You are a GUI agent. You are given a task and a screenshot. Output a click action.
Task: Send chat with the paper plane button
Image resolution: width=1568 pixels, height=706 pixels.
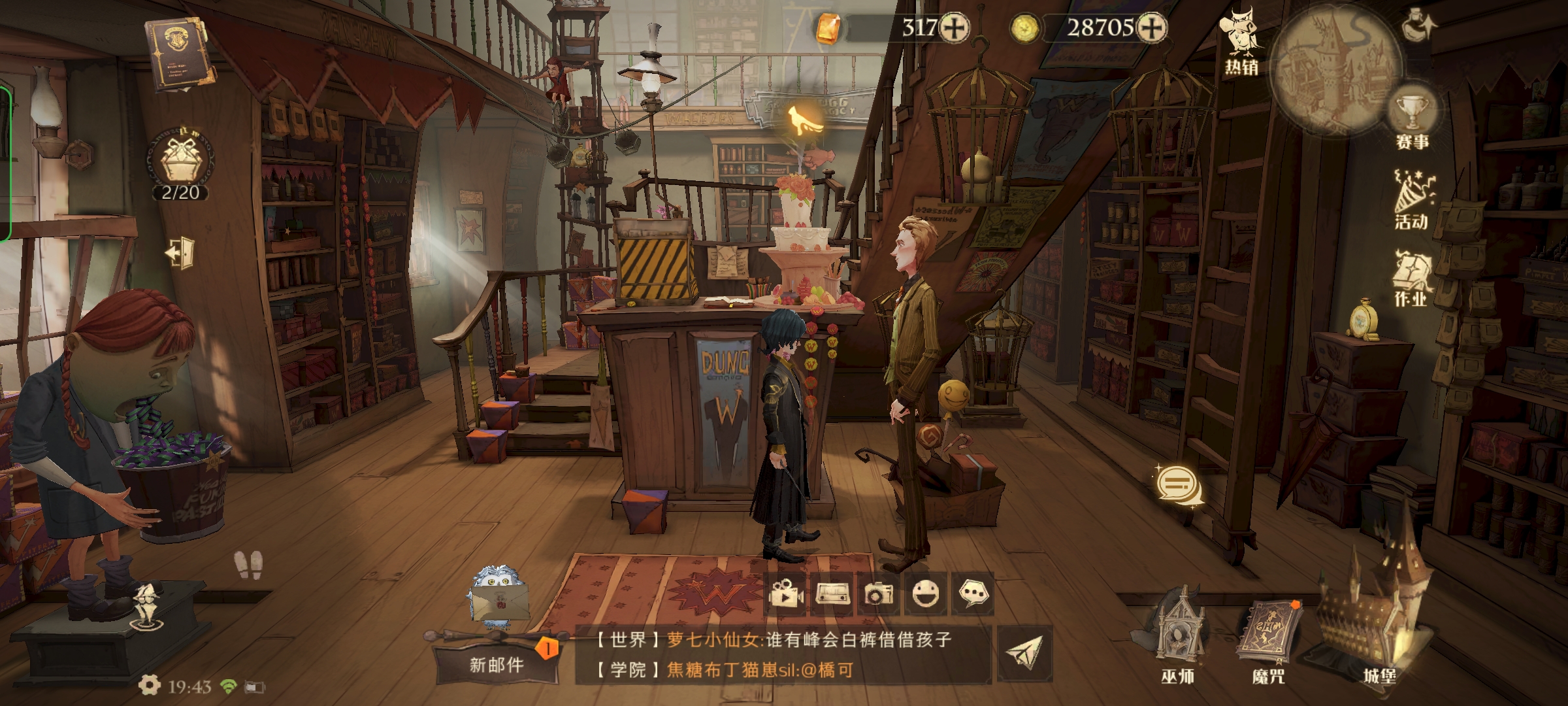tap(1024, 654)
